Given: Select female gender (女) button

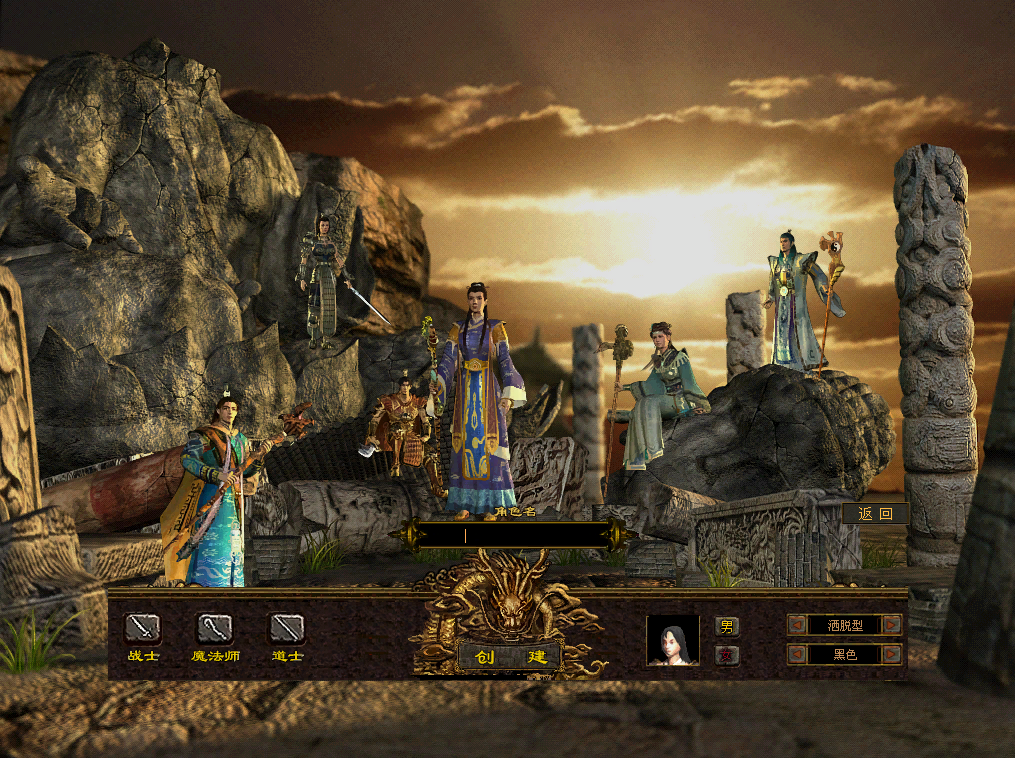Looking at the screenshot, I should 727,655.
